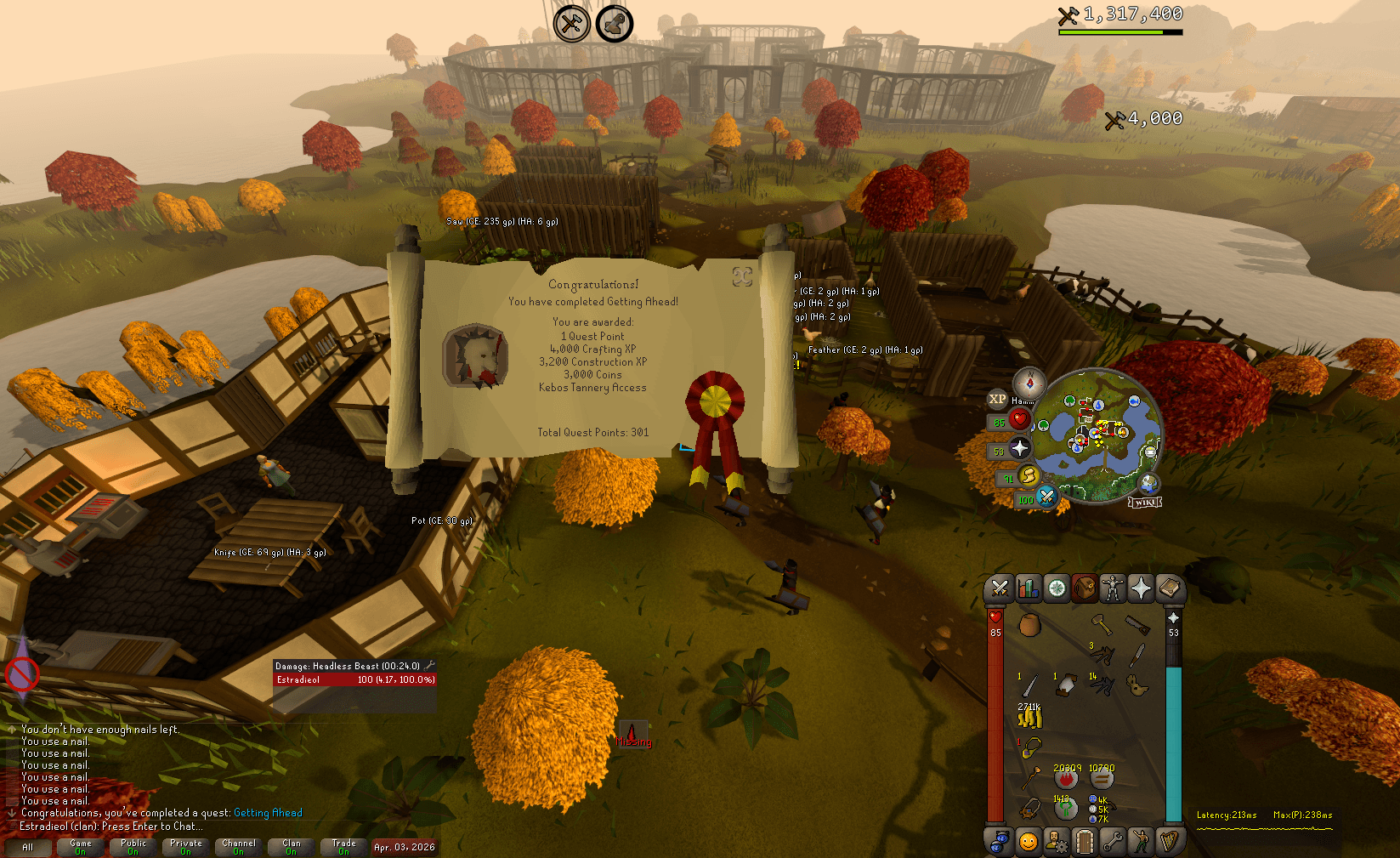Screen dimensions: 1400x858
Task: Open the Magic spellbook icon
Action: [x=1170, y=588]
